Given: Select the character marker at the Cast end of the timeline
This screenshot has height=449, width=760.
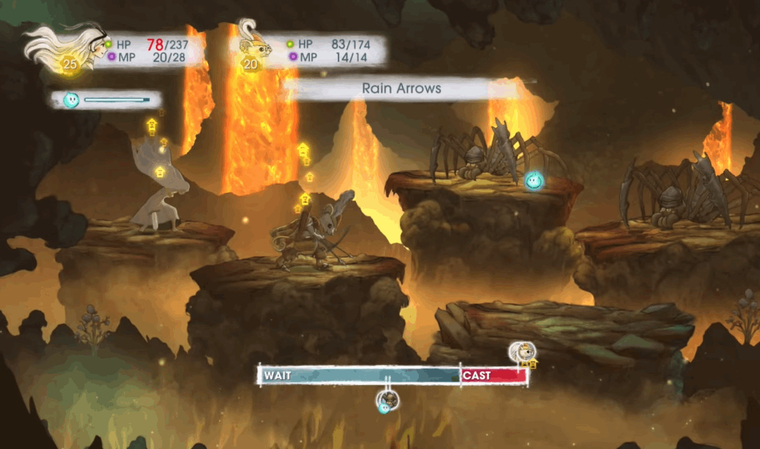Looking at the screenshot, I should pos(520,353).
